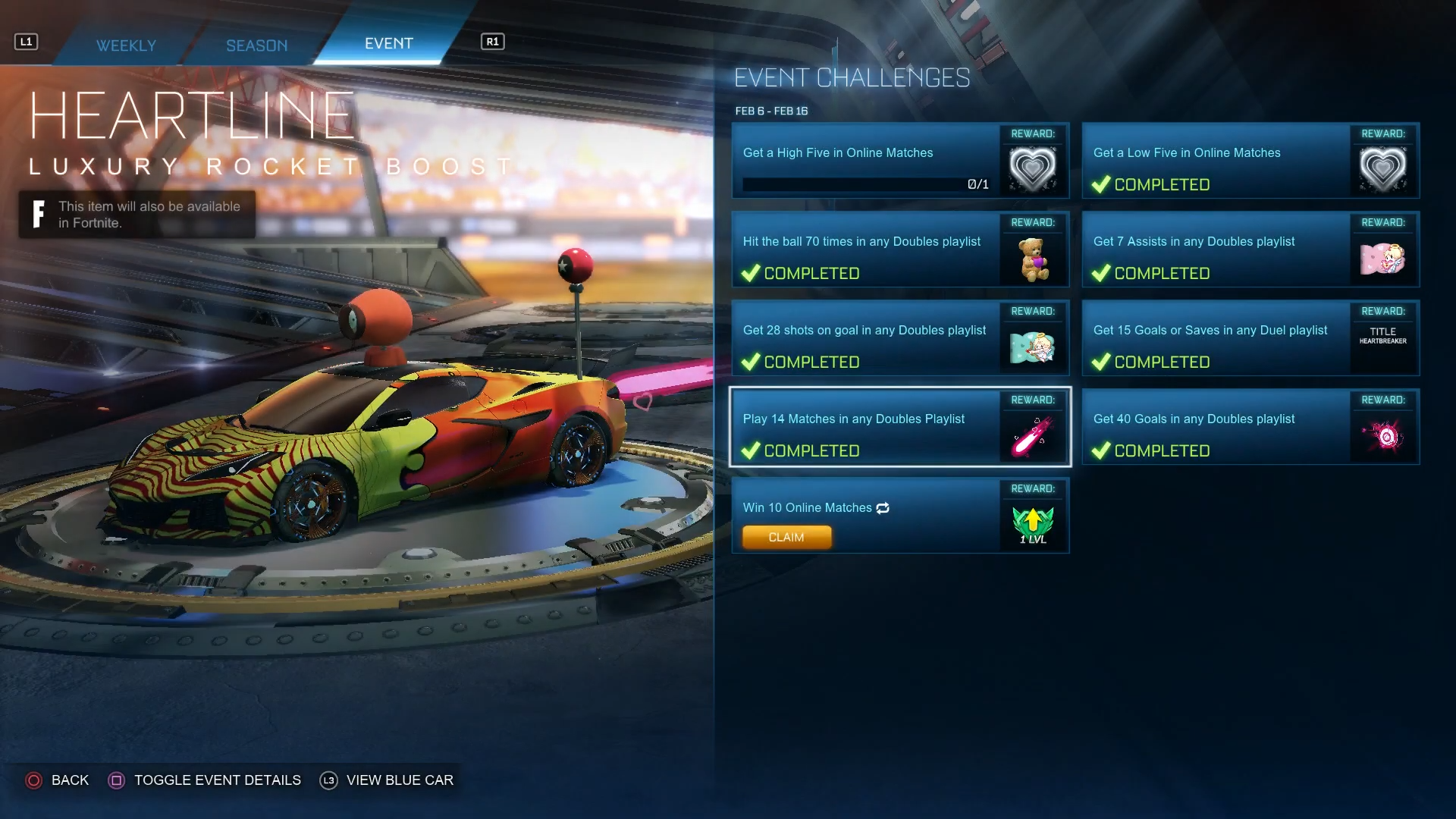Image resolution: width=1456 pixels, height=819 pixels.
Task: Click the pink target reward icon
Action: click(1384, 436)
